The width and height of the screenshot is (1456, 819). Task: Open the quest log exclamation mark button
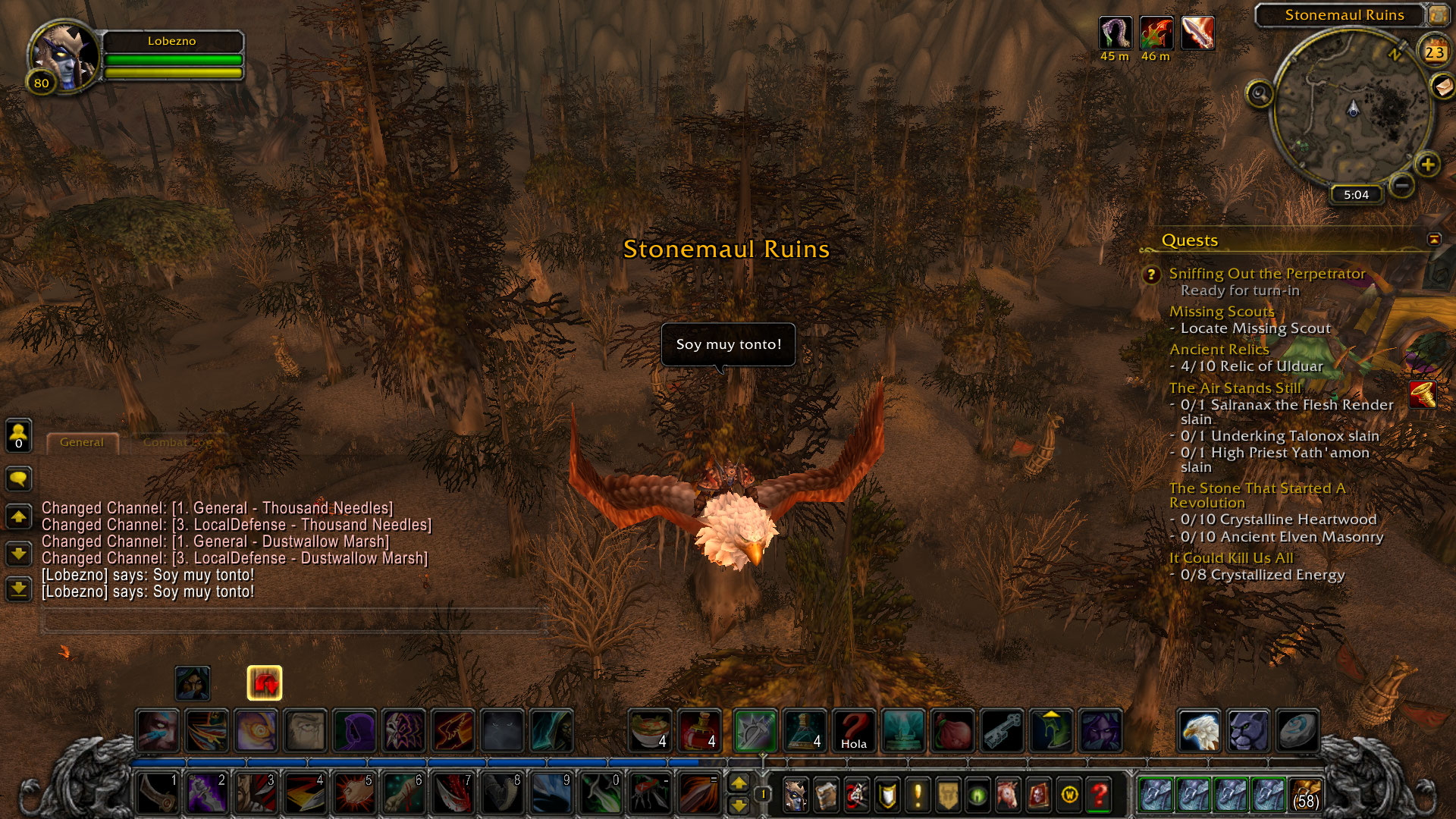tap(918, 795)
